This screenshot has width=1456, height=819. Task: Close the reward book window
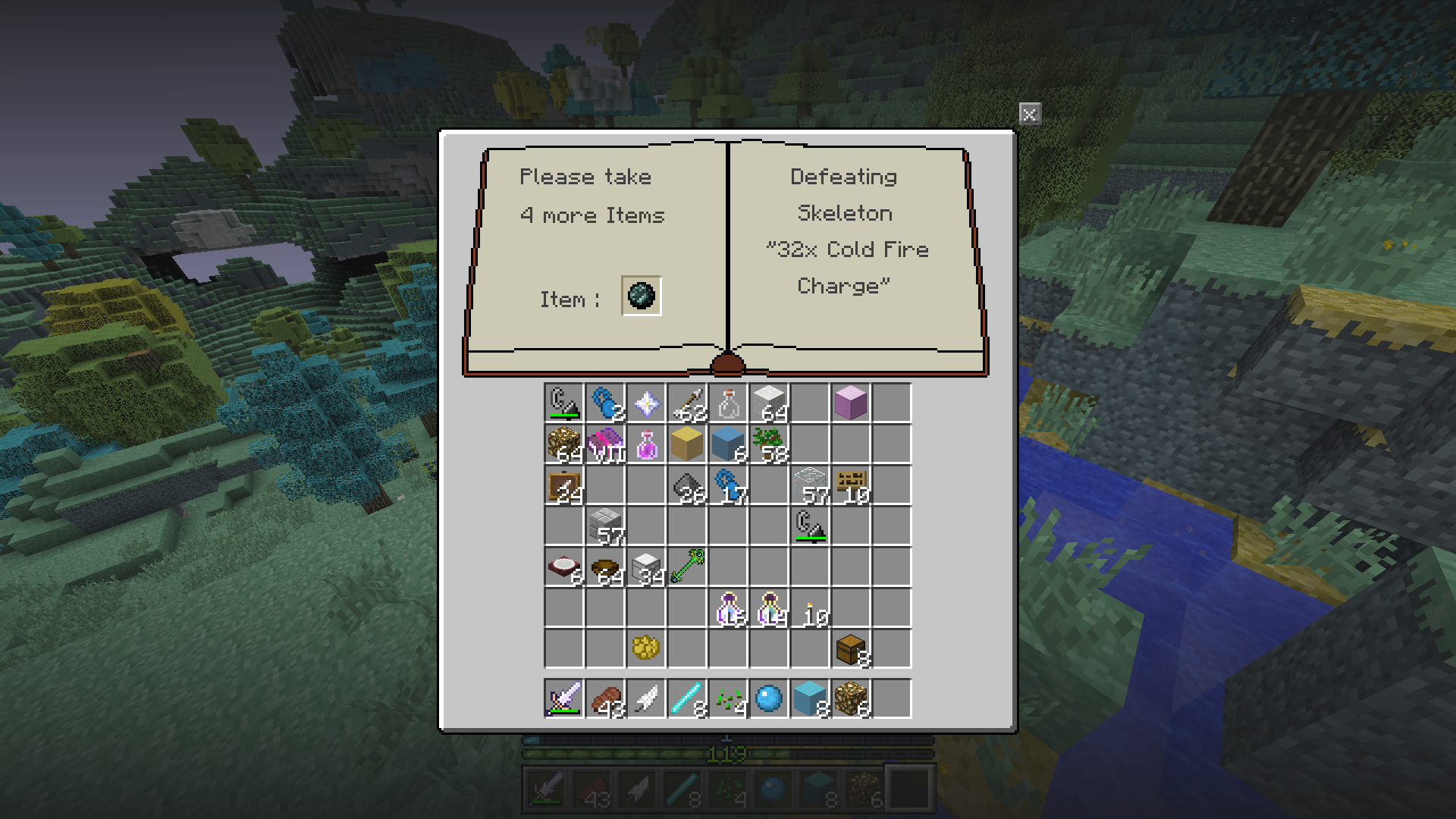1029,115
